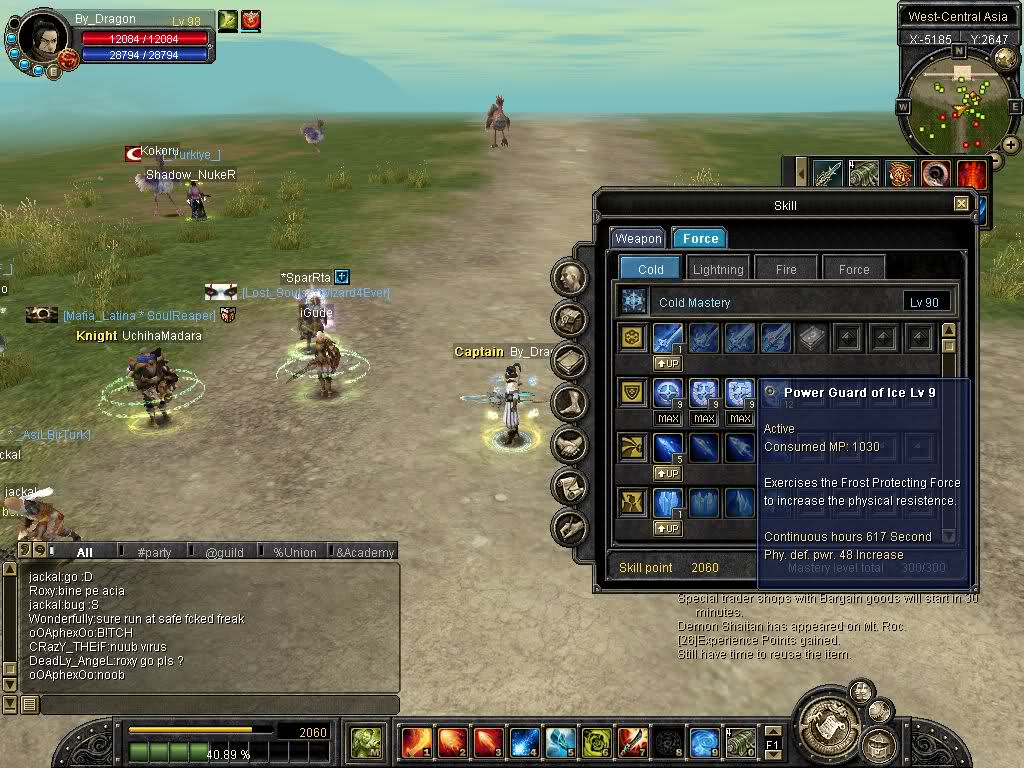
Task: Activate hotbar slot 9 blue swirl skill
Action: point(704,743)
